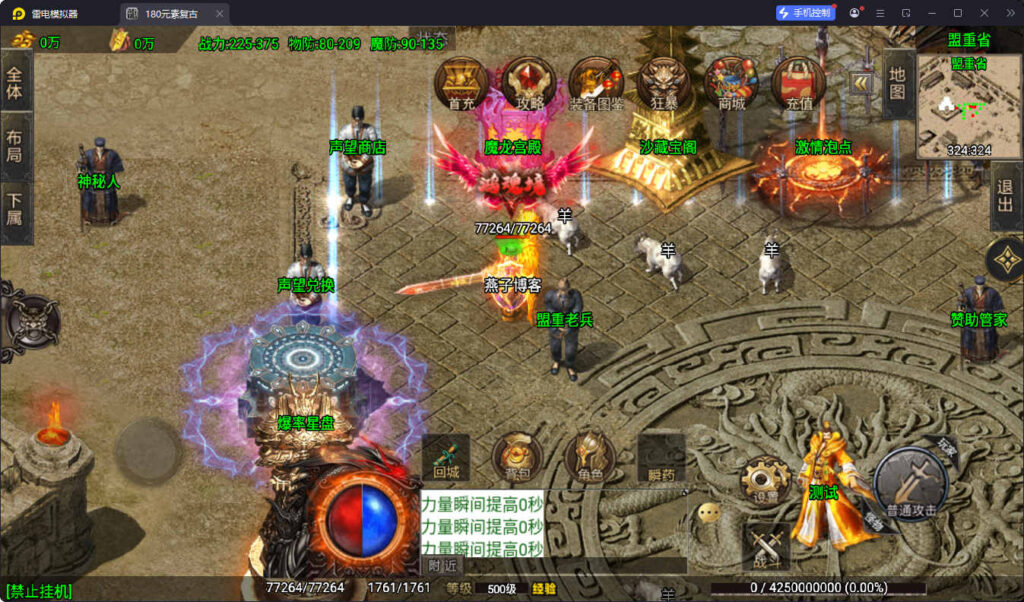Image resolution: width=1024 pixels, height=602 pixels.
Task: Open the 装备图鉴 equipment codex
Action: click(596, 82)
